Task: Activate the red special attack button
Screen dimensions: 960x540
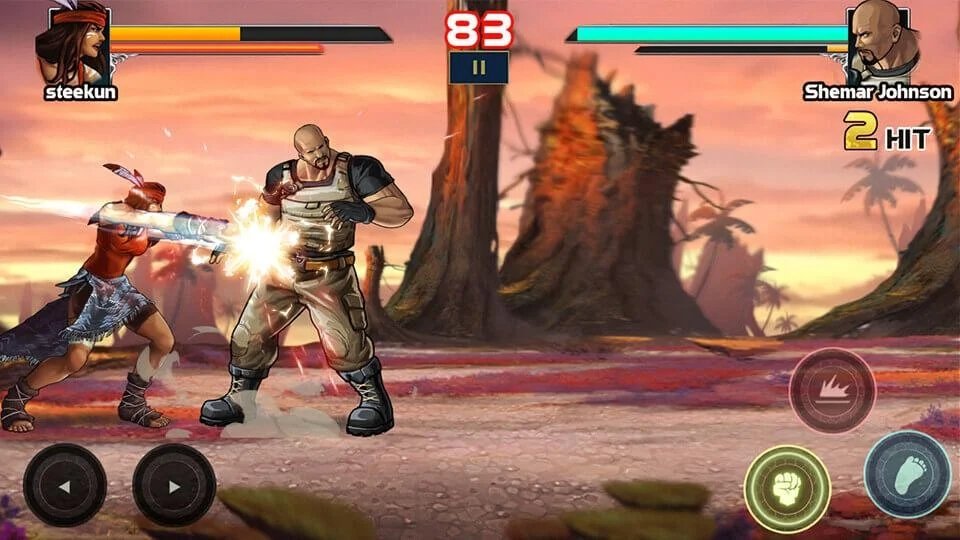Action: (832, 390)
